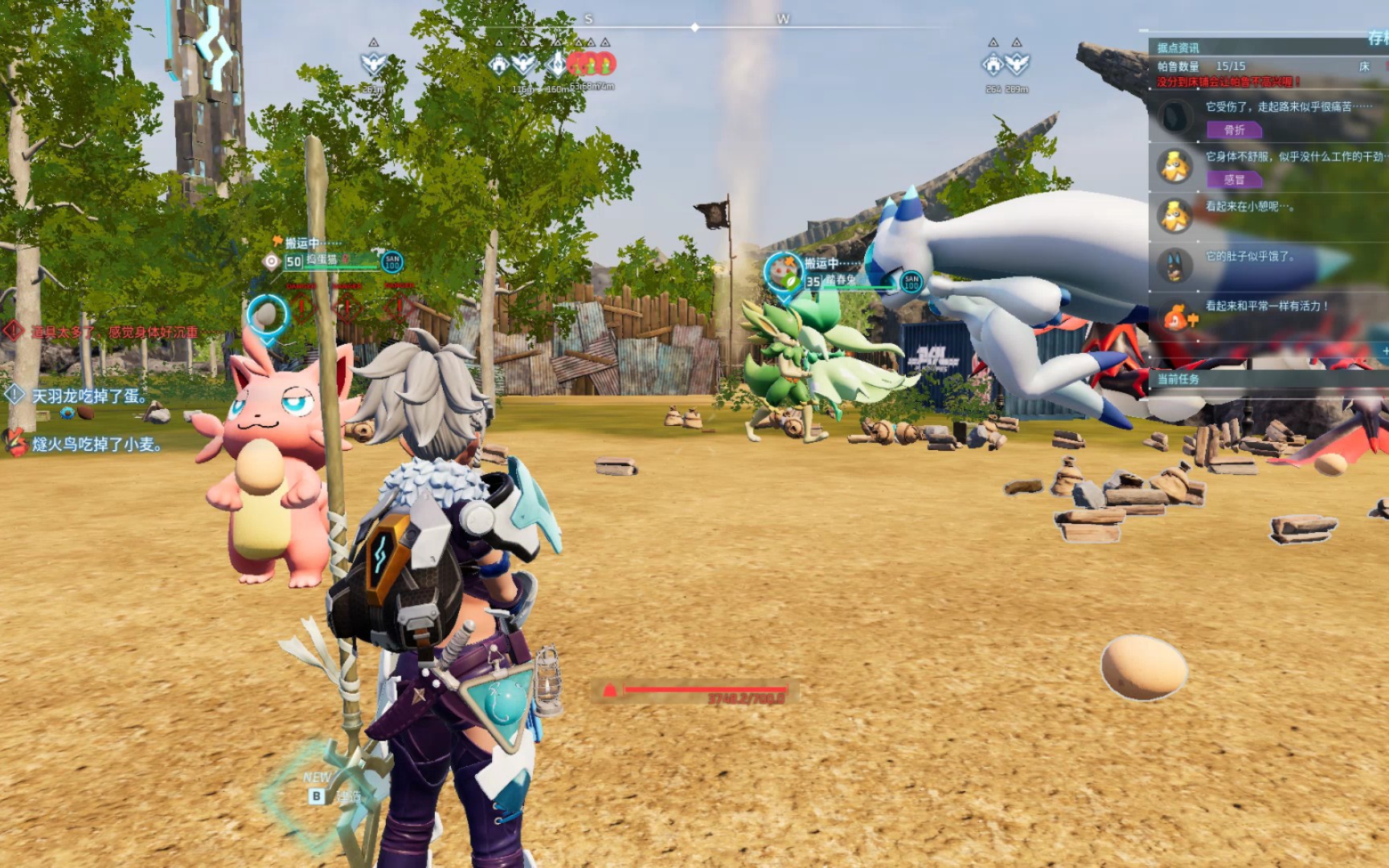Open the 当前任务 current task header
The image size is (1389, 868).
point(1178,379)
